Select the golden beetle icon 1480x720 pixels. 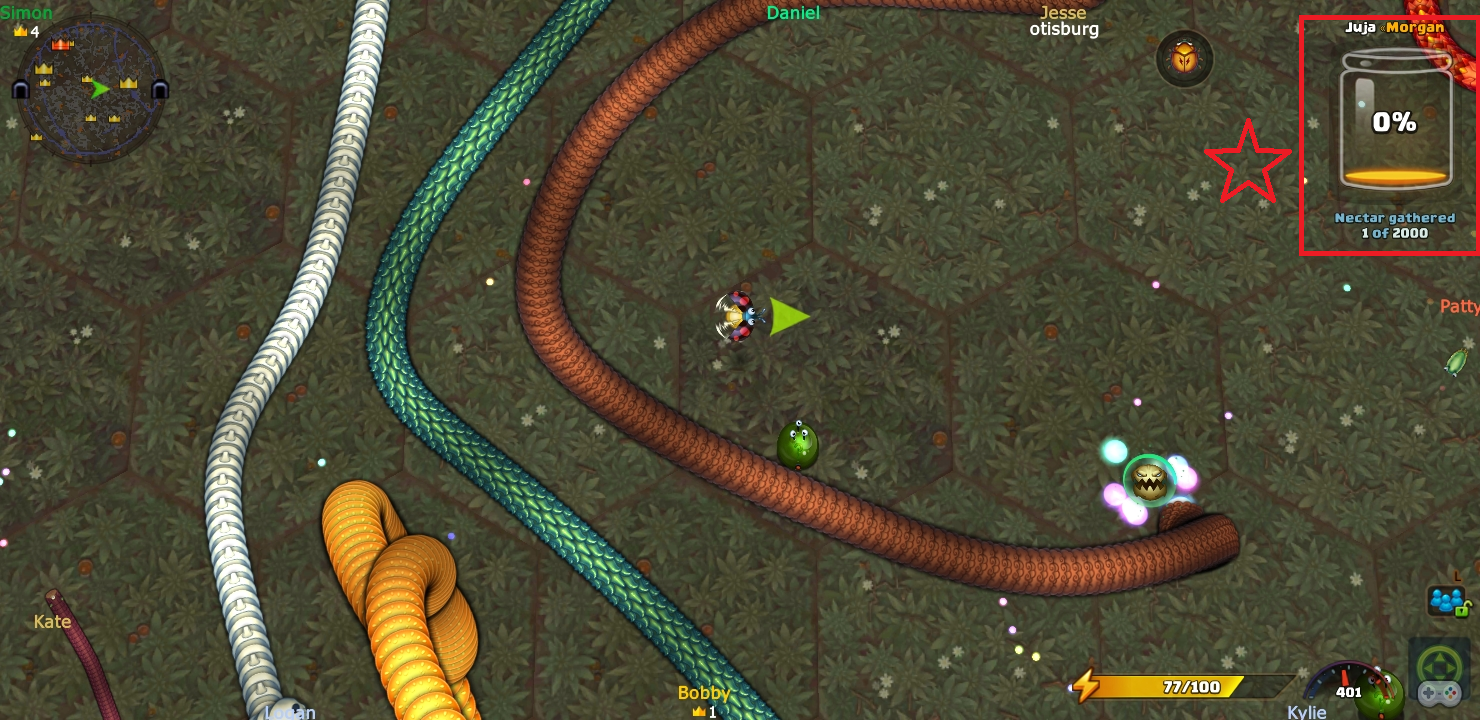1184,59
